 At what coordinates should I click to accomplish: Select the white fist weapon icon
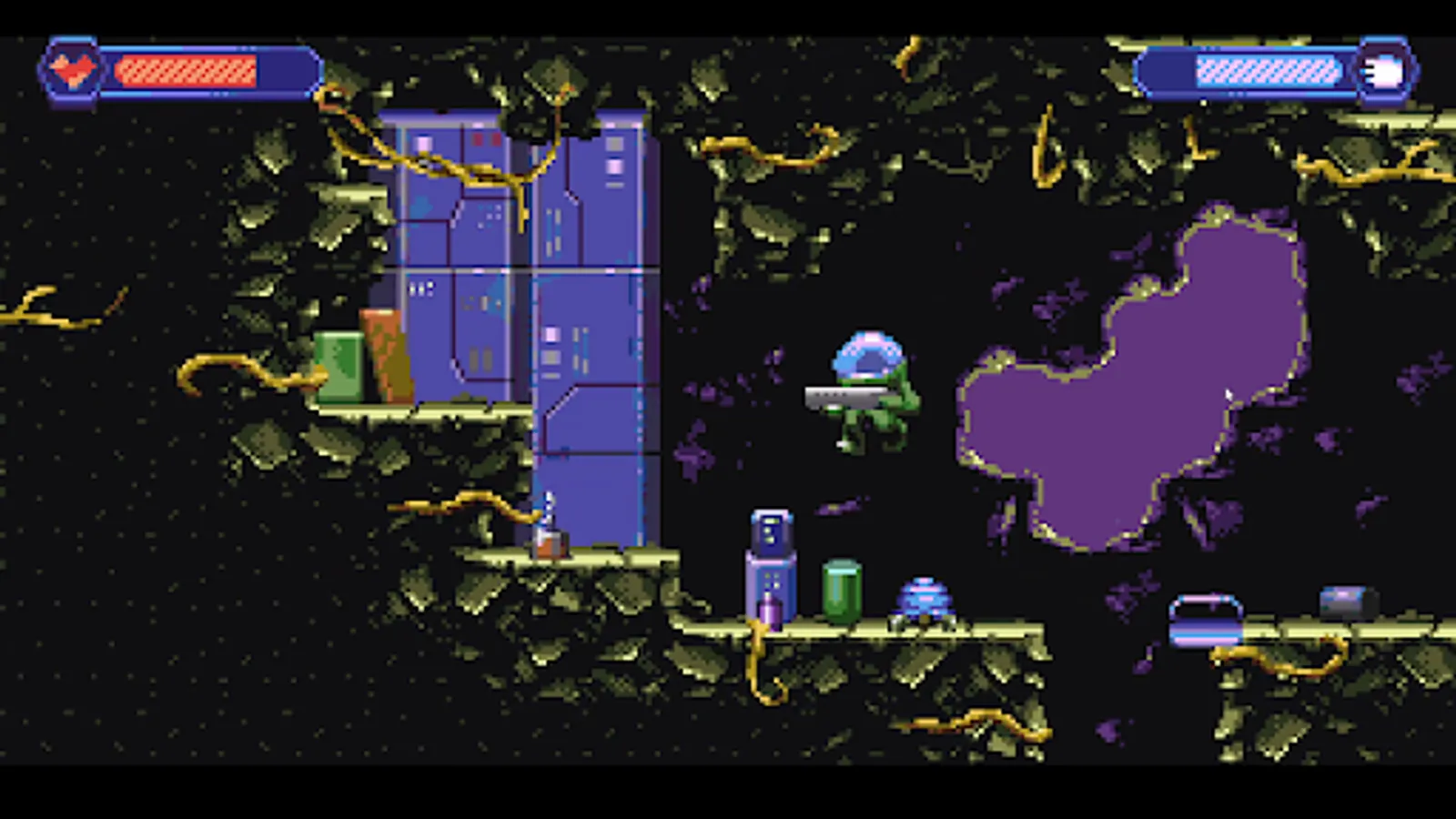pos(1384,70)
